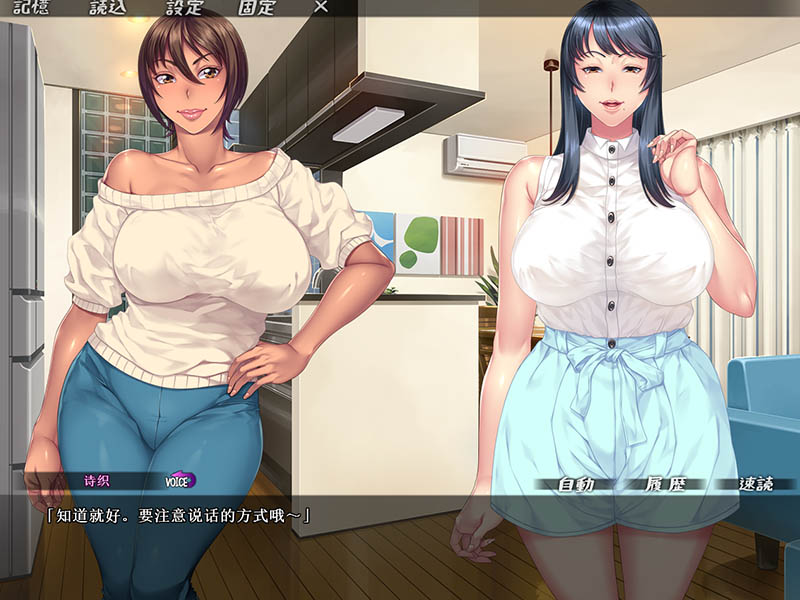Activate 速読 fast-forward skip
The image size is (800, 600).
(x=756, y=485)
